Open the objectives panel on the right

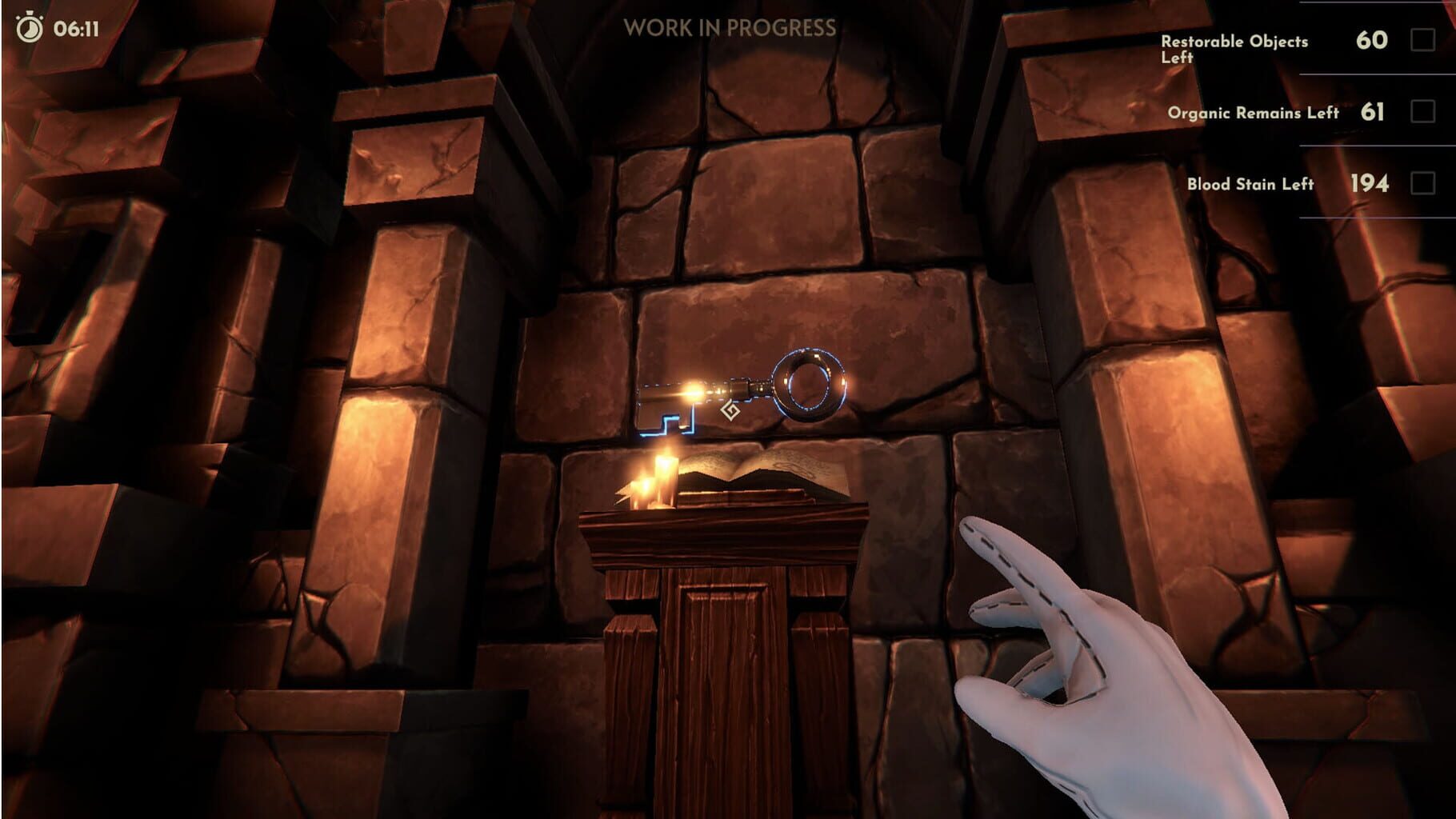click(x=1296, y=112)
